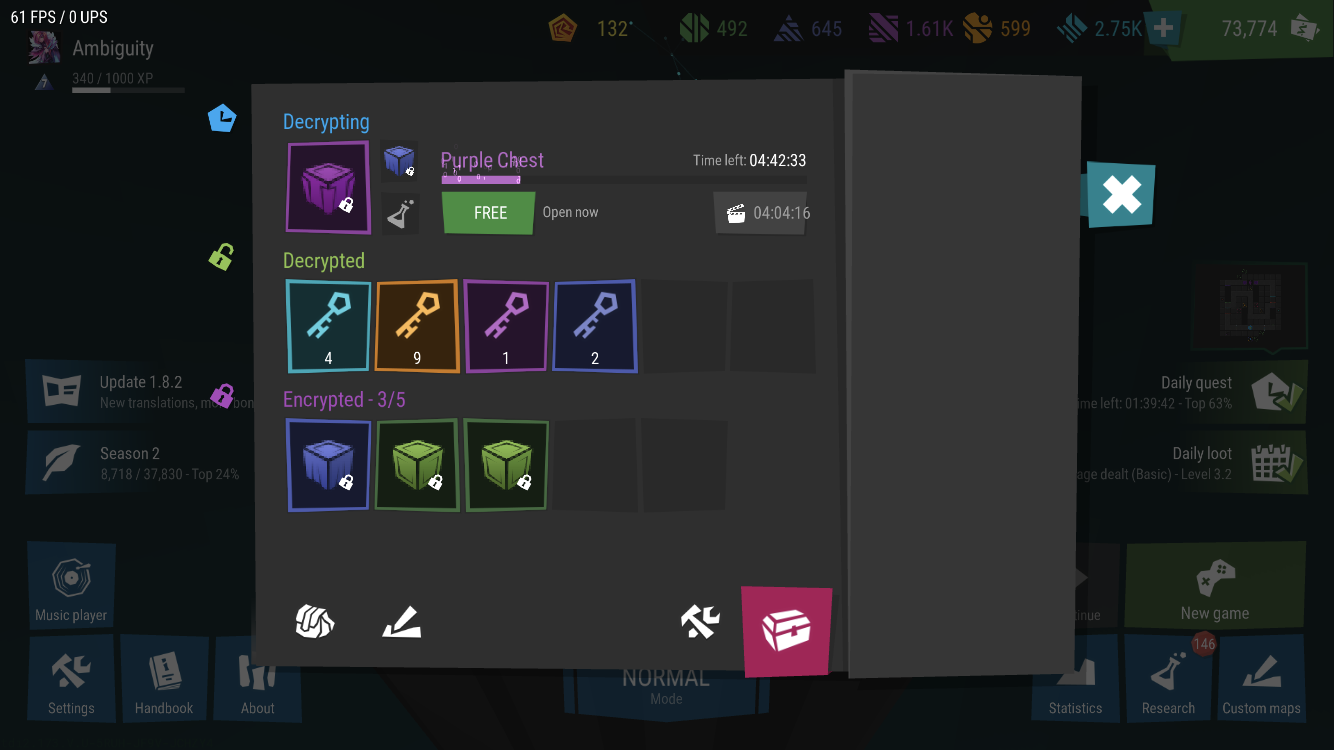
Task: Open the pink treasure chest tab
Action: (786, 630)
